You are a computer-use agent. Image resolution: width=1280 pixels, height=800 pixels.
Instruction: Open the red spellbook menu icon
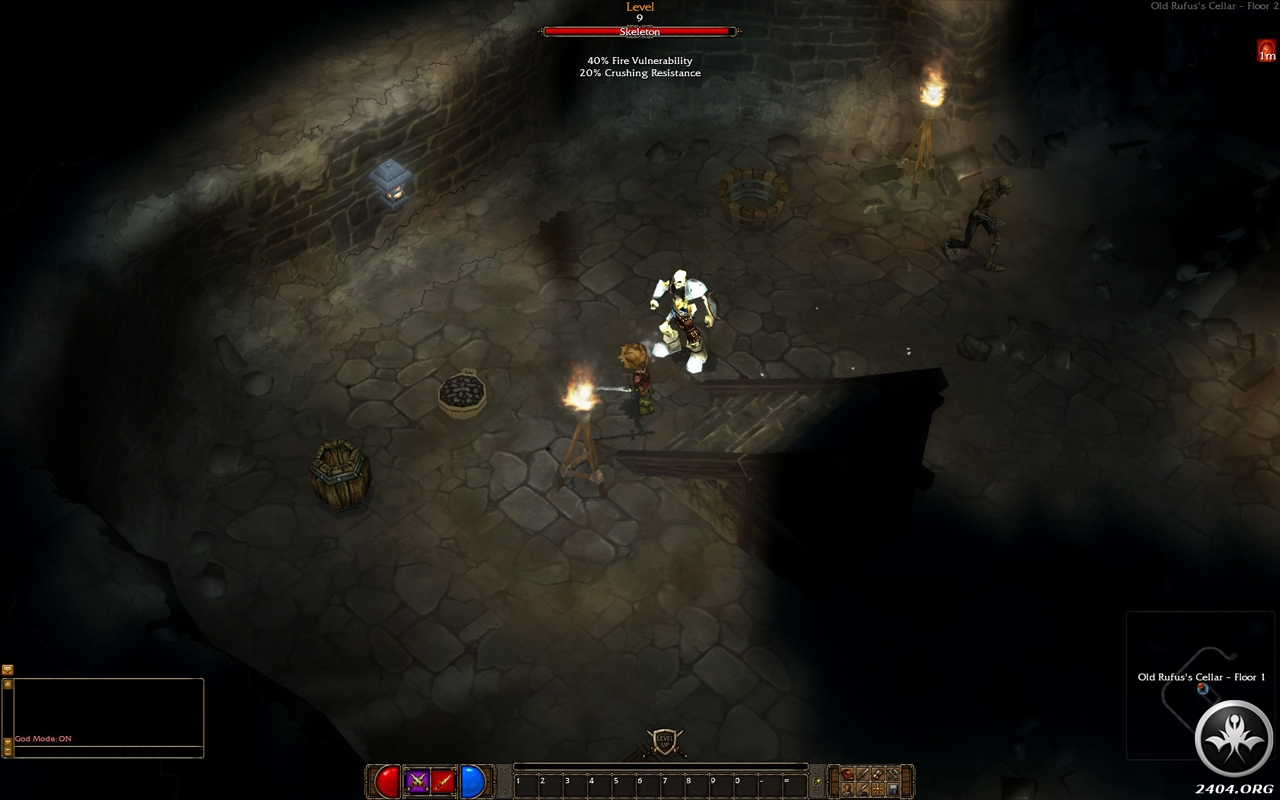[x=848, y=774]
